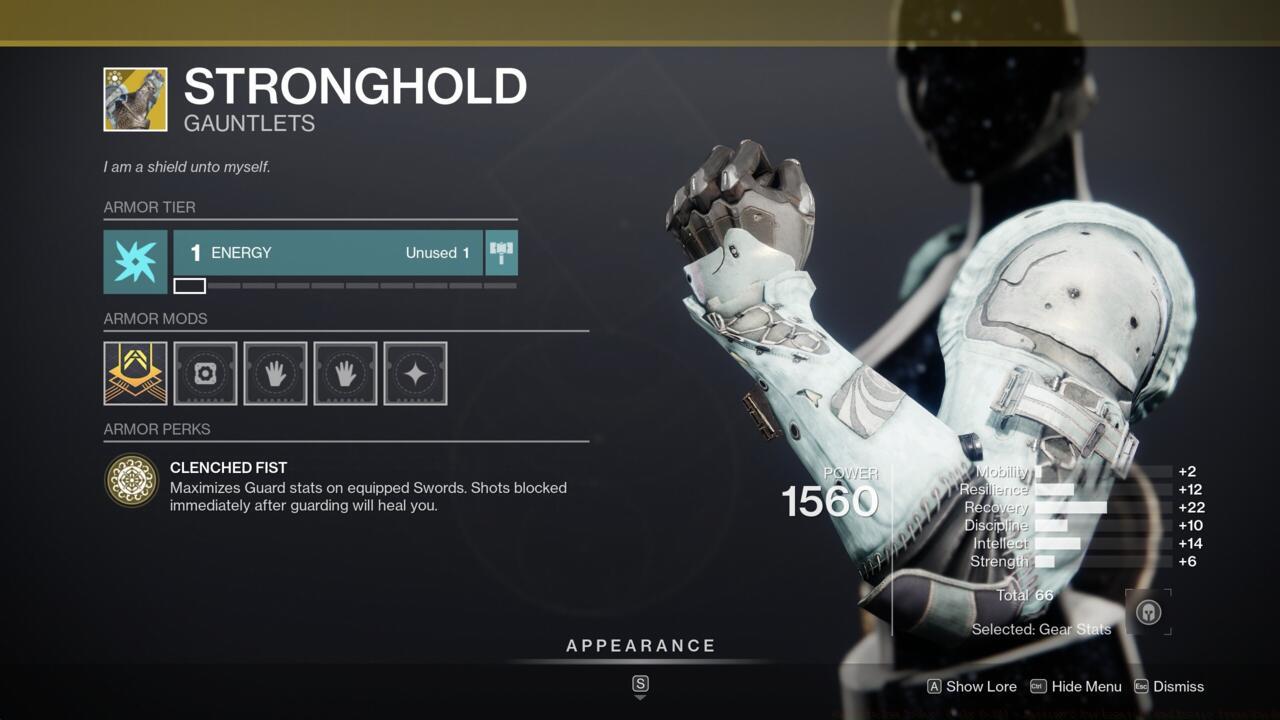Select the sparkle shader mod slot
This screenshot has width=1280, height=720.
coord(415,373)
